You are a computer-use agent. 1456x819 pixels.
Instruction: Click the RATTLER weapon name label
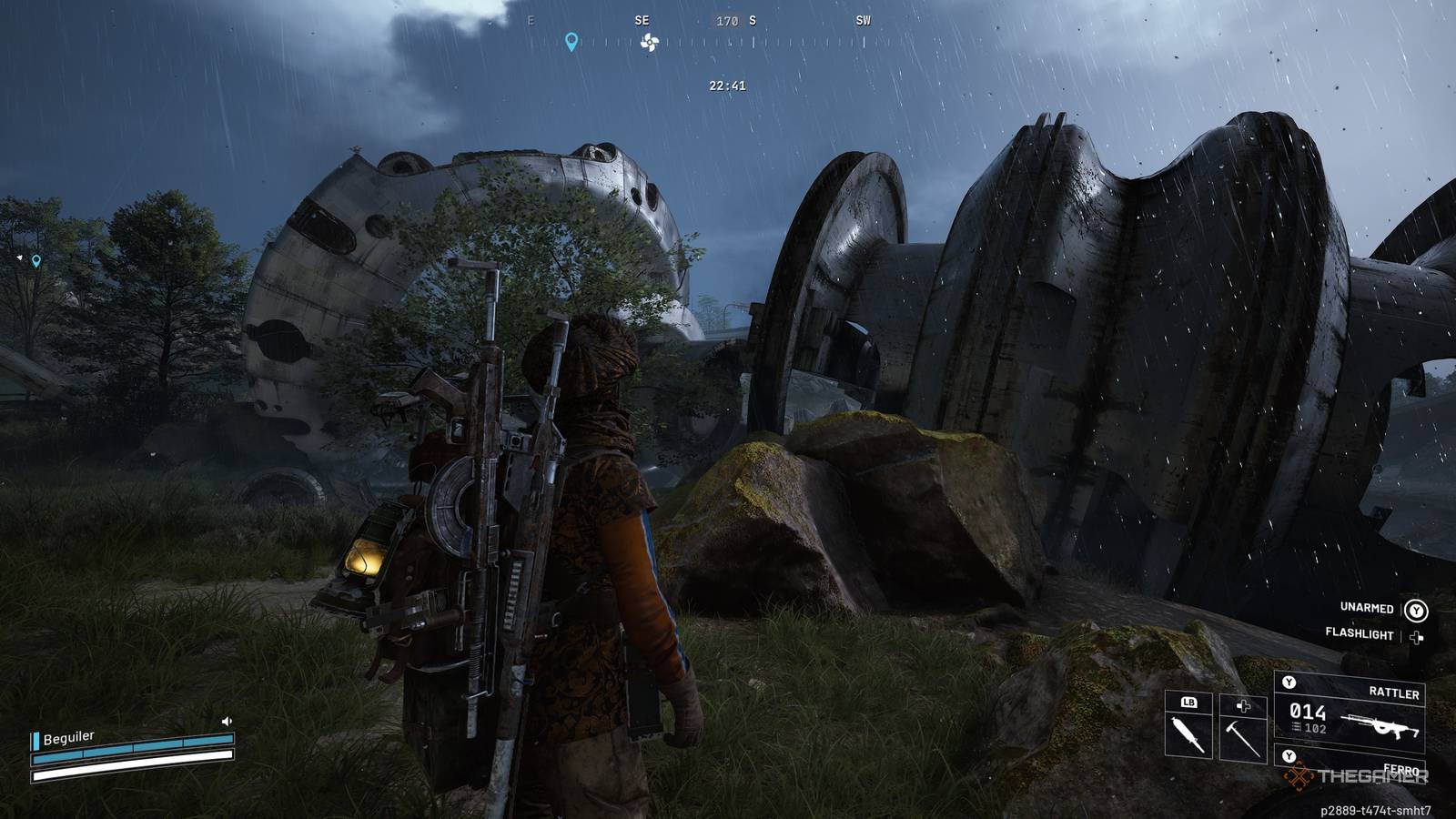[x=1396, y=693]
